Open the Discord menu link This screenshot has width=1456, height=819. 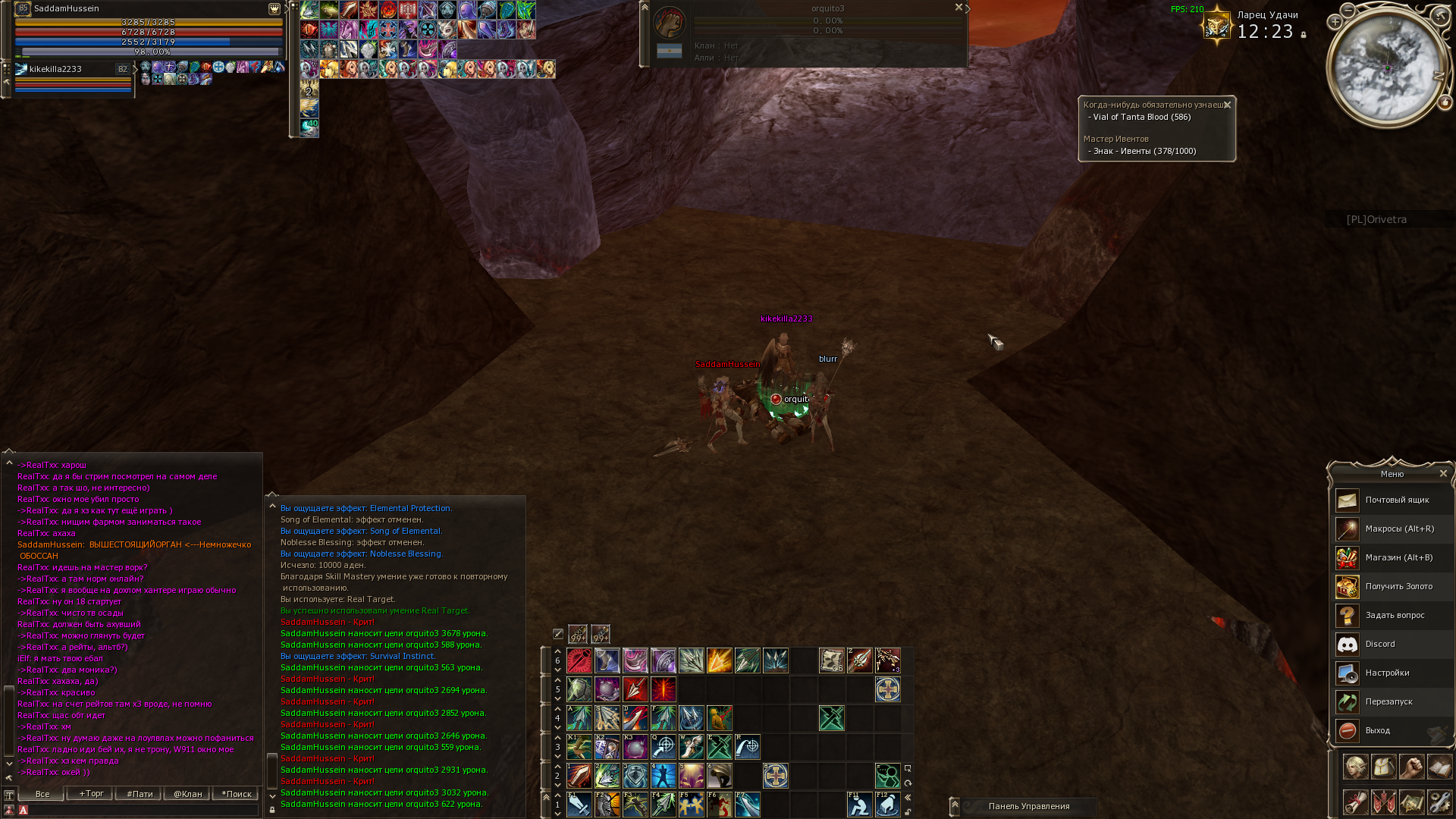[1394, 645]
